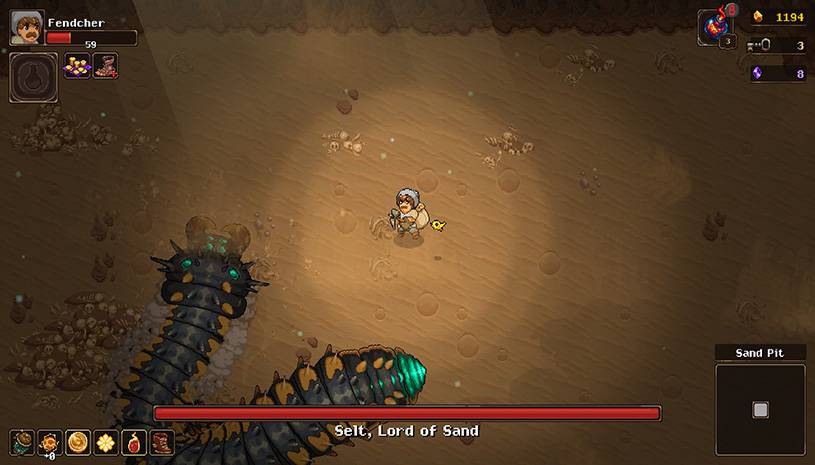Select the red flame gem relic
The width and height of the screenshot is (815, 465).
coord(134,442)
